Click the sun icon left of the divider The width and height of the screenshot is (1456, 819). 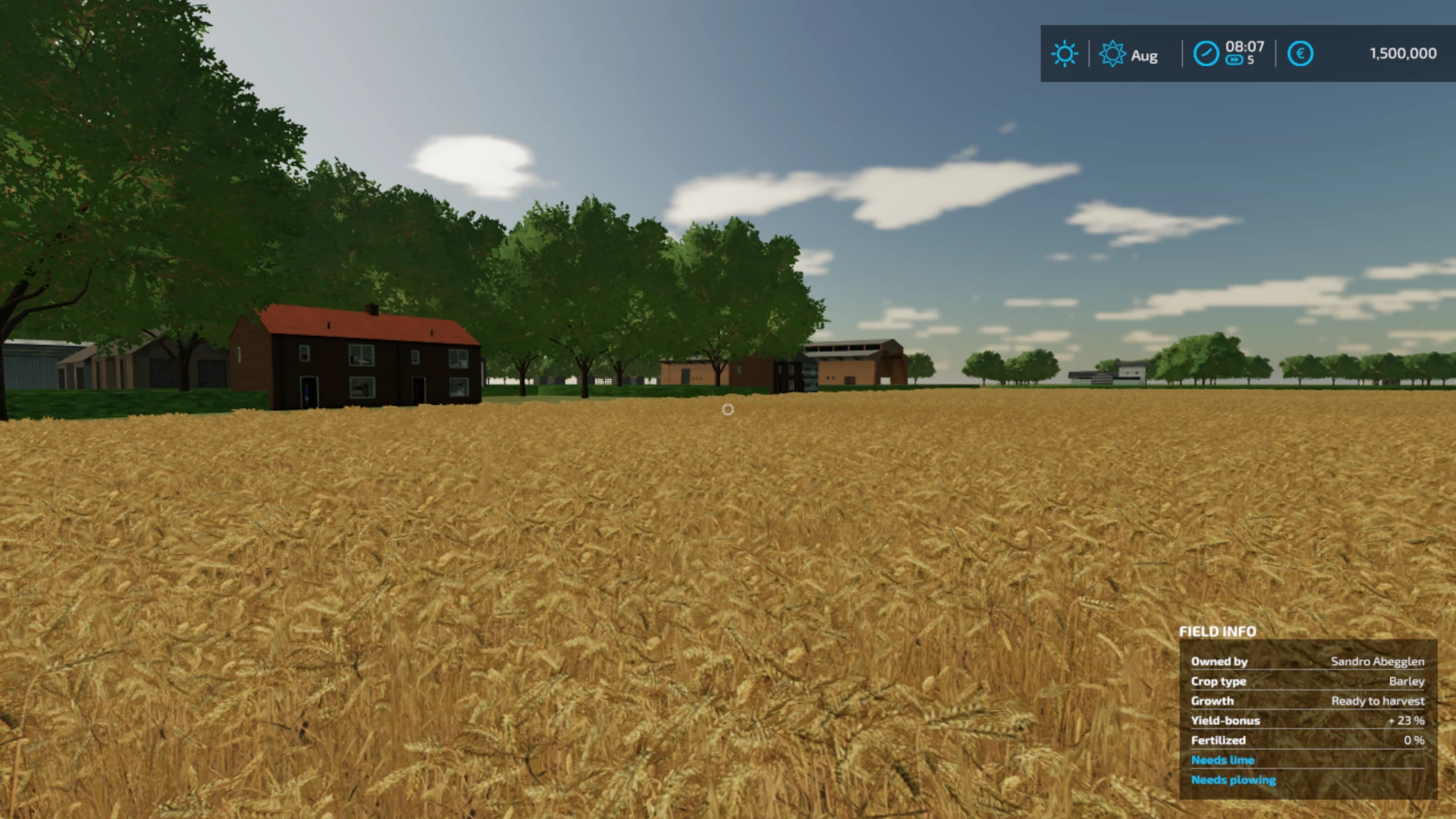(x=1065, y=54)
